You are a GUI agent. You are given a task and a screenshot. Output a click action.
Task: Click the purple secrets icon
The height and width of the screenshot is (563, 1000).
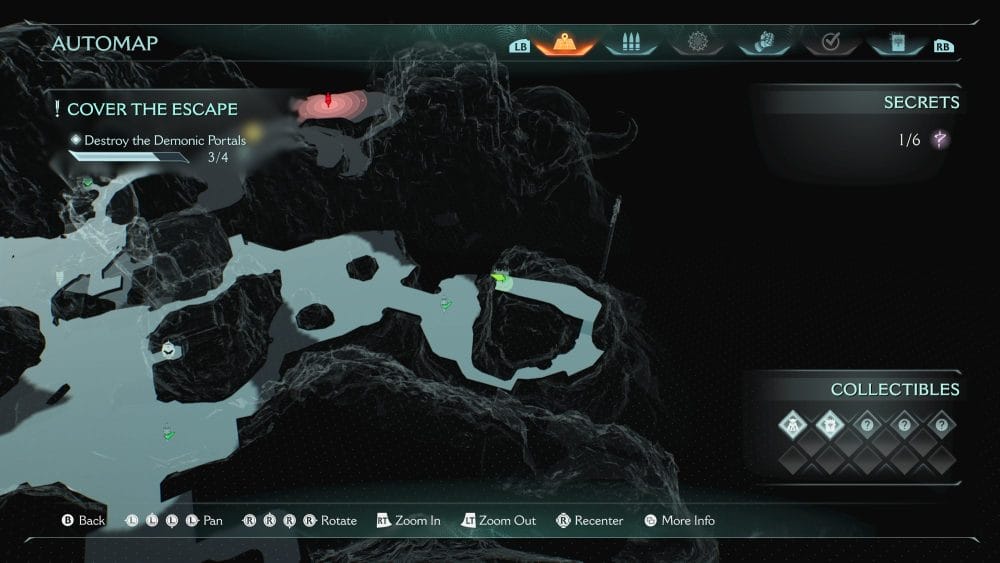[x=940, y=140]
